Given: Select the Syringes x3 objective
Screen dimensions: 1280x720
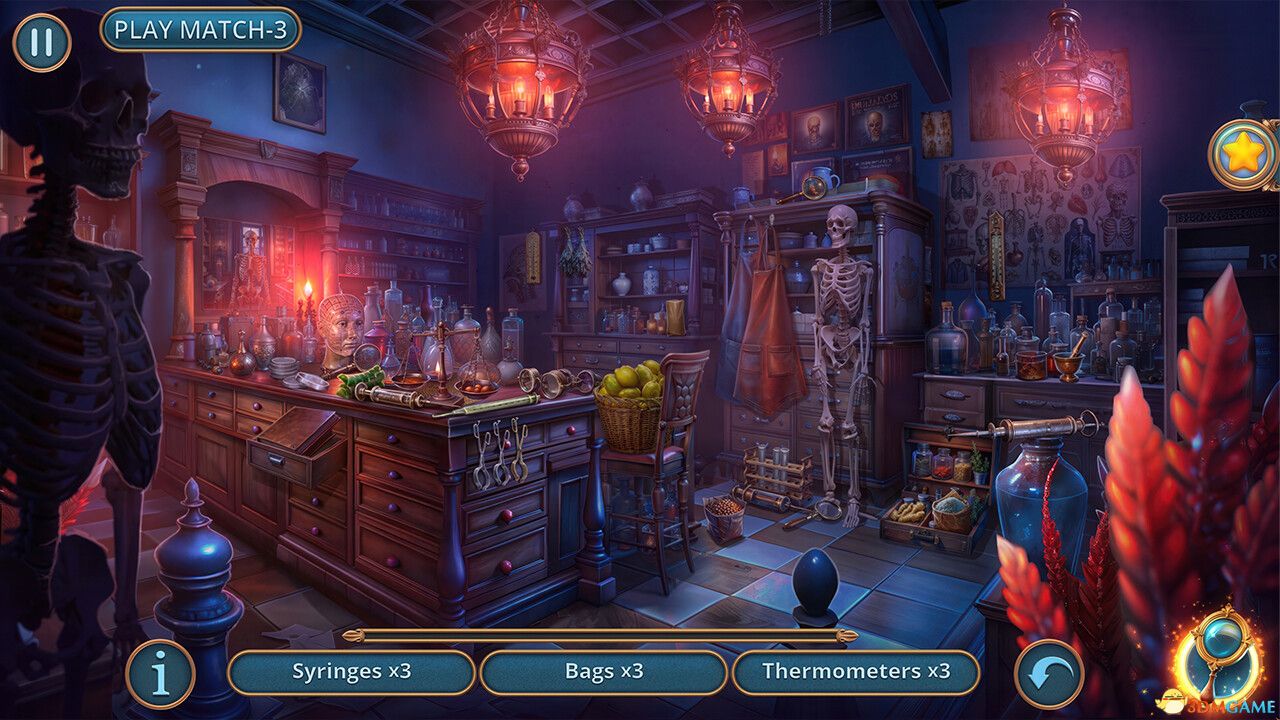Looking at the screenshot, I should pos(351,672).
